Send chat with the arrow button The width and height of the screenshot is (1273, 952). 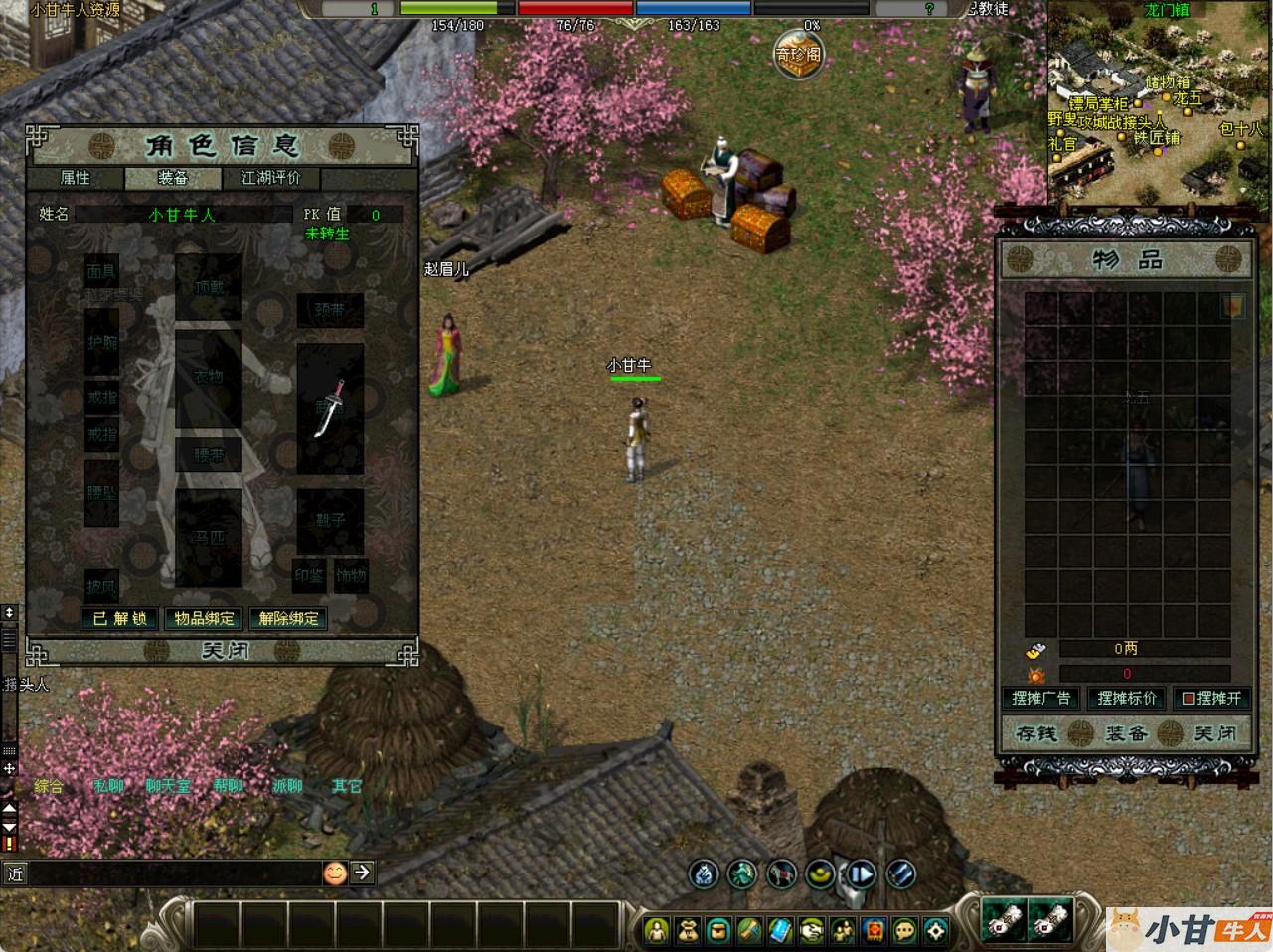(363, 873)
